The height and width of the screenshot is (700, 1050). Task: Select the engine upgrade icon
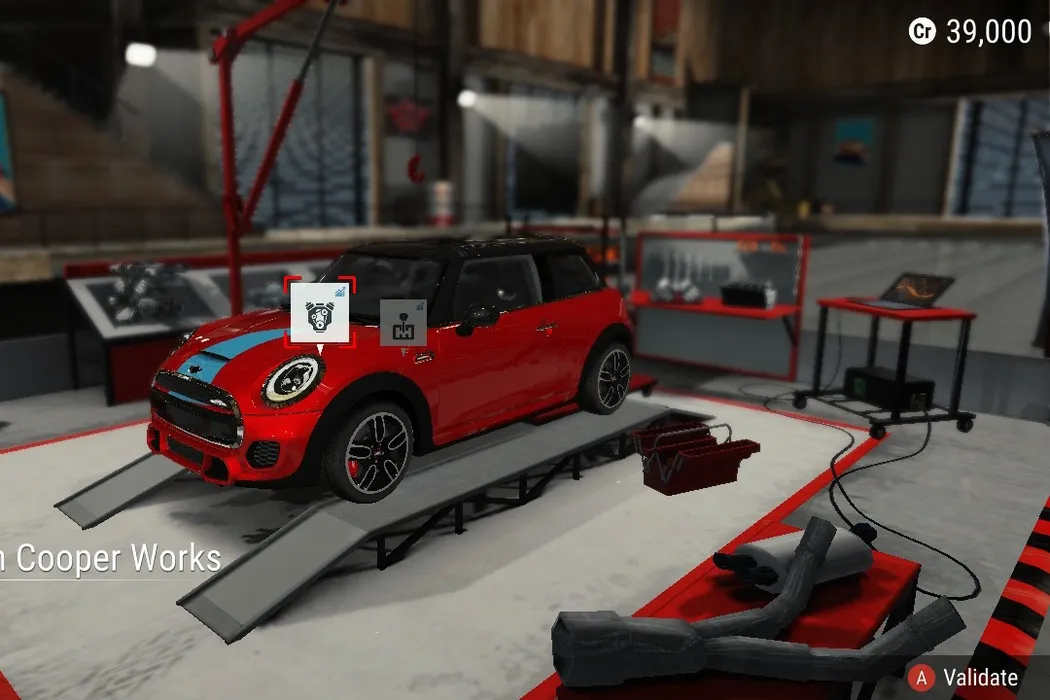click(x=320, y=312)
